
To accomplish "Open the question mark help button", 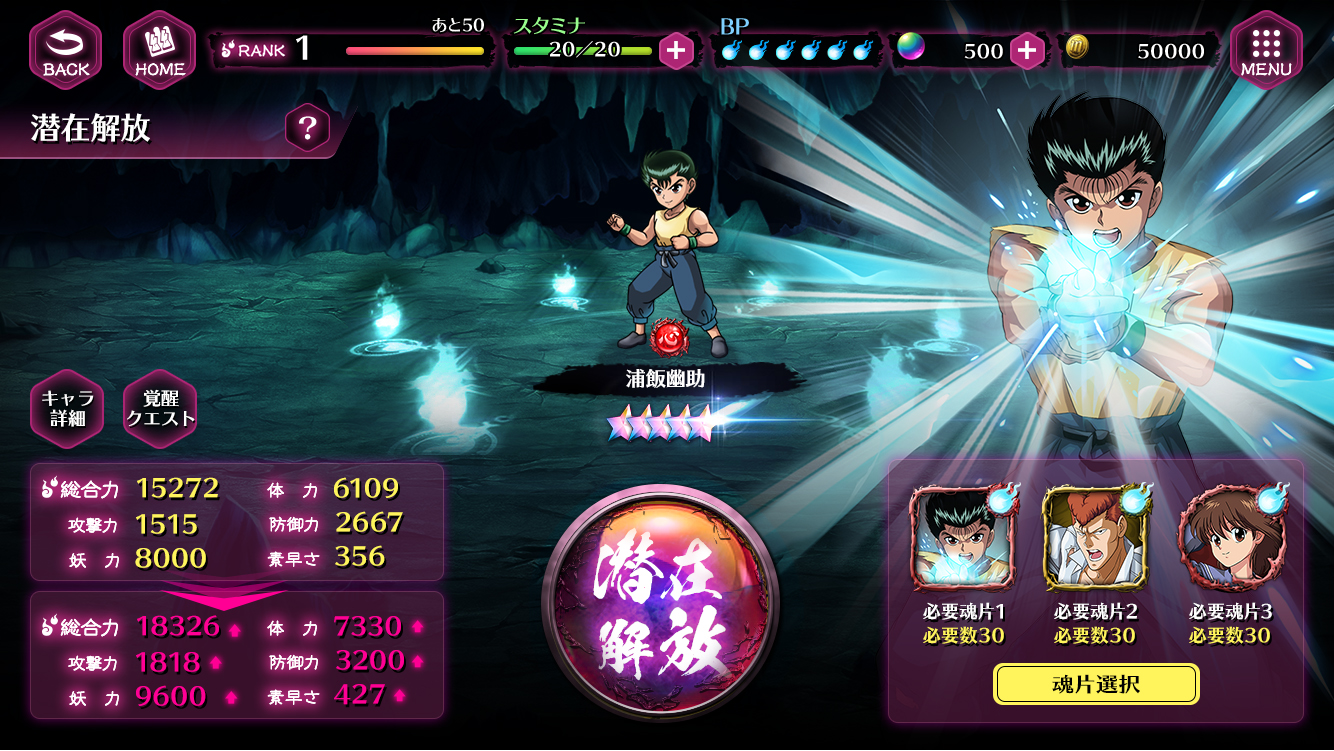I will (x=308, y=128).
